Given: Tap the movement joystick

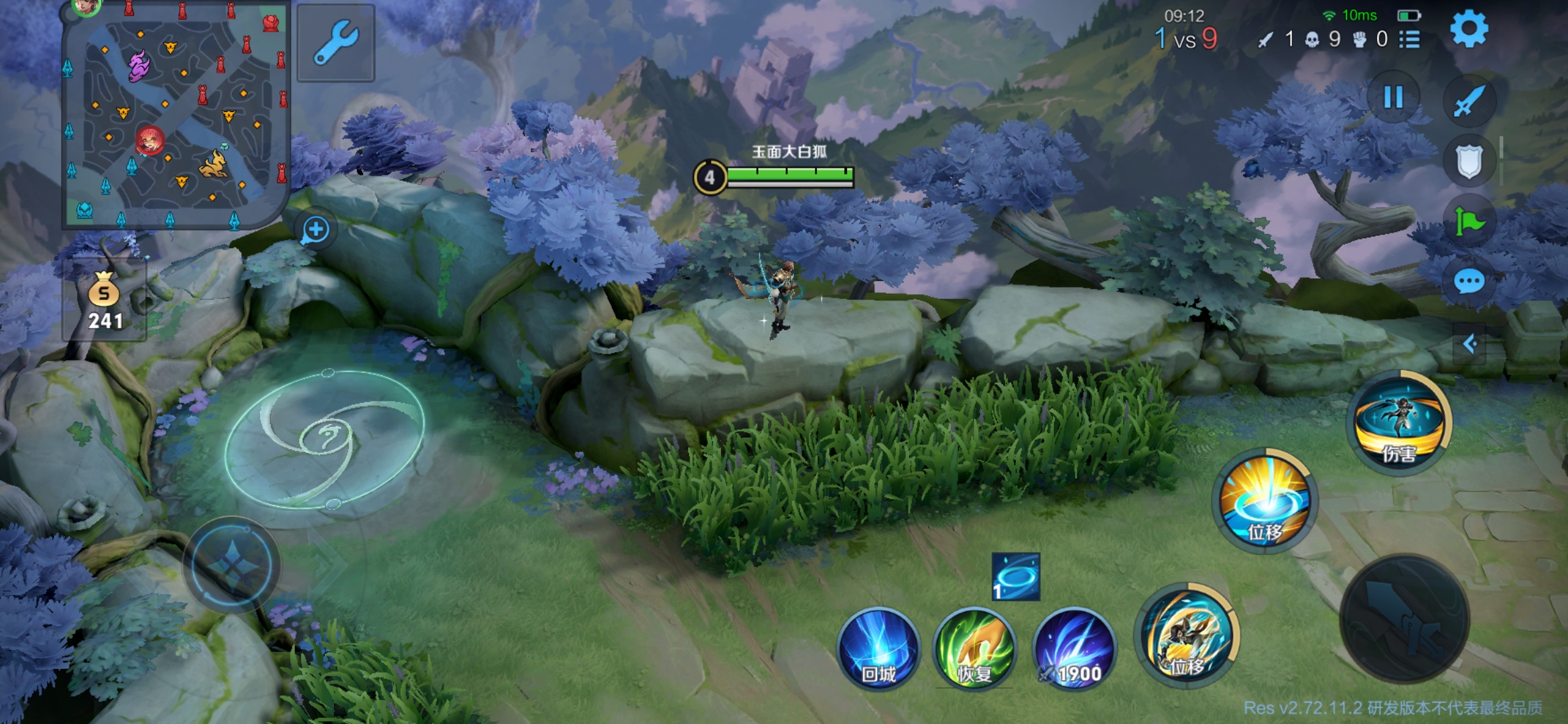Looking at the screenshot, I should click(x=232, y=565).
